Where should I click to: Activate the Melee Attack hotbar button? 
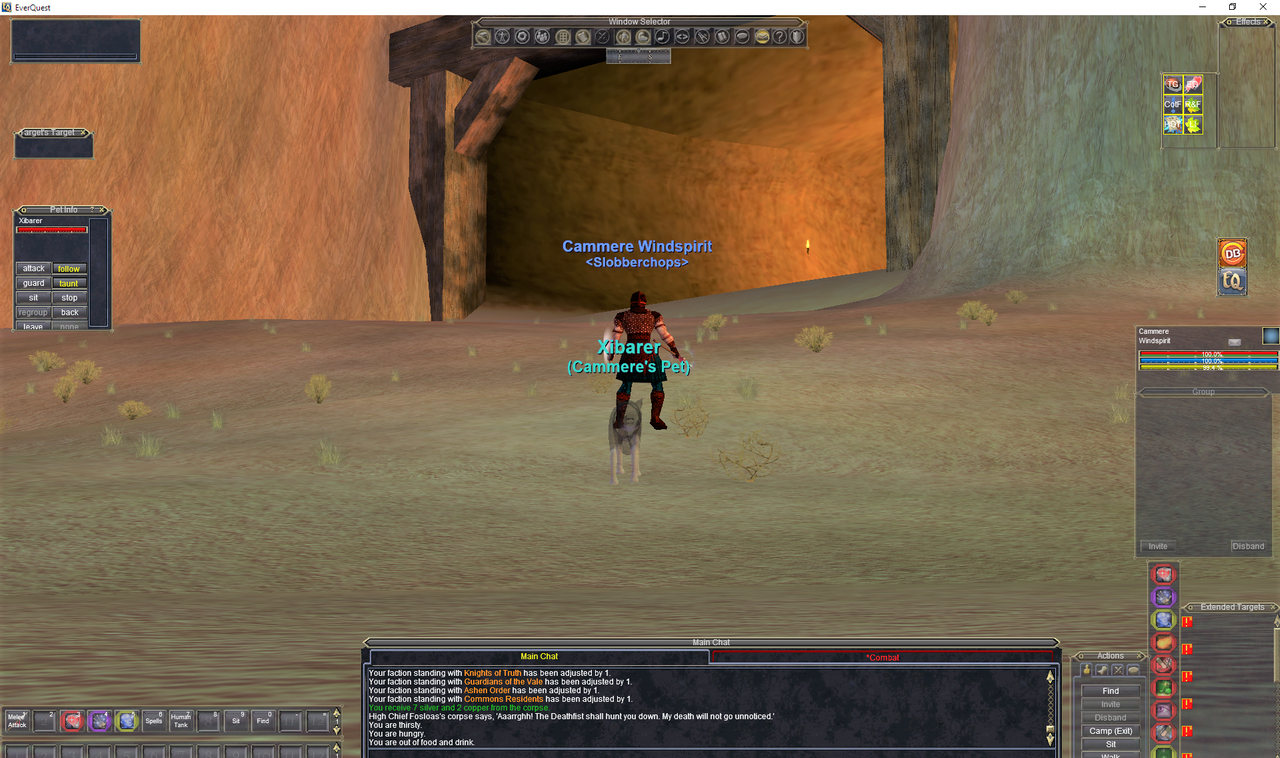(17, 721)
